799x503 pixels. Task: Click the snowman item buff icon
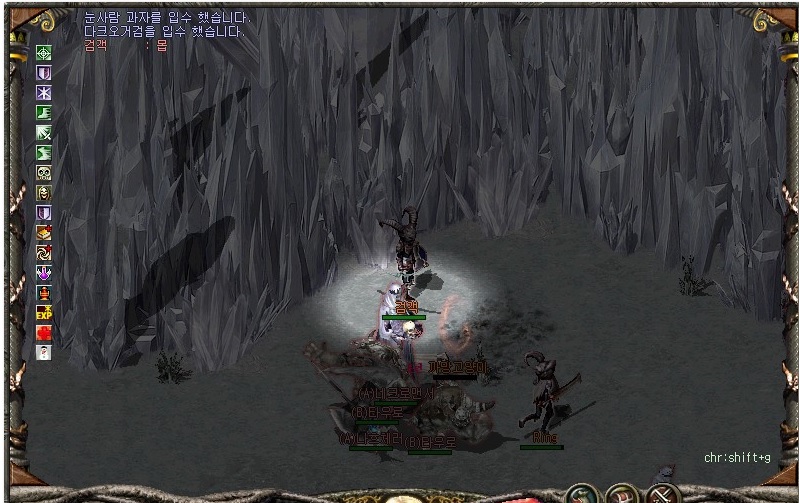tap(44, 352)
